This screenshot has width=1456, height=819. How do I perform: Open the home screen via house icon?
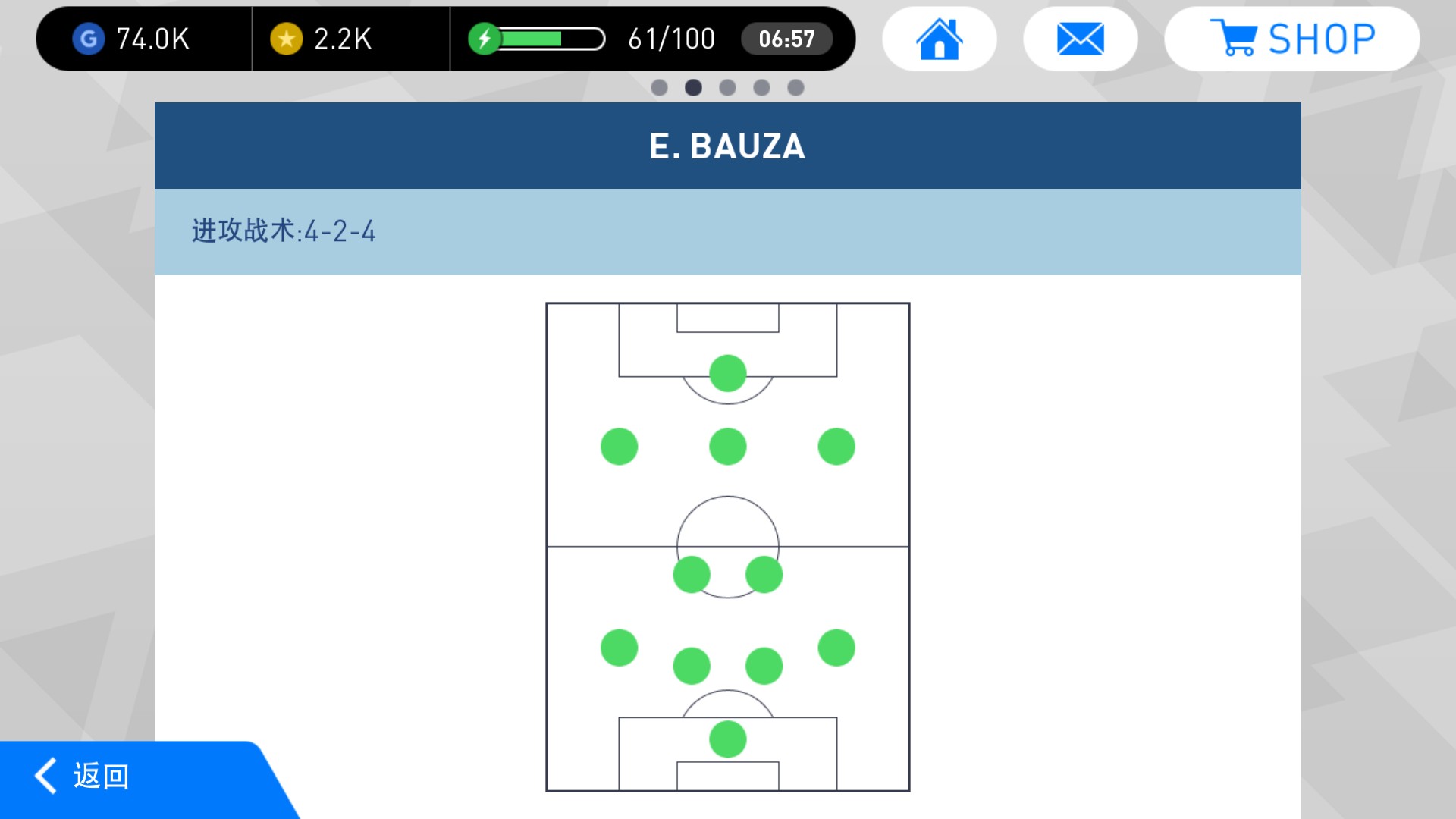click(939, 38)
